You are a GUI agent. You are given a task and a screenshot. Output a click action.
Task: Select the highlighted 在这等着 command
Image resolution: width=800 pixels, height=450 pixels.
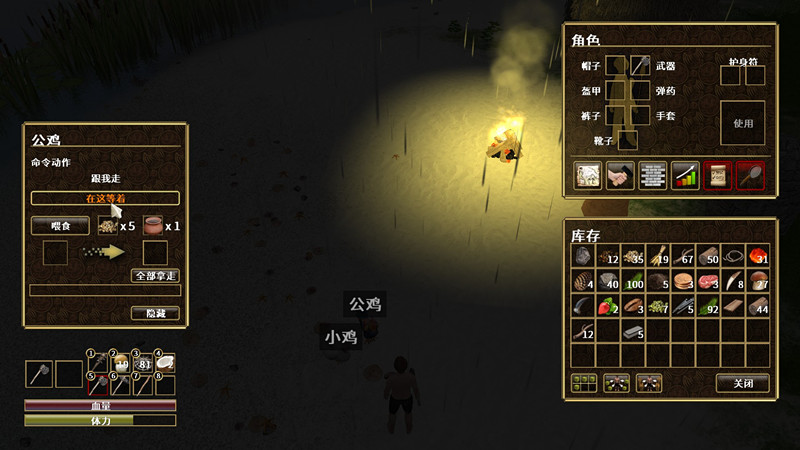click(x=105, y=198)
